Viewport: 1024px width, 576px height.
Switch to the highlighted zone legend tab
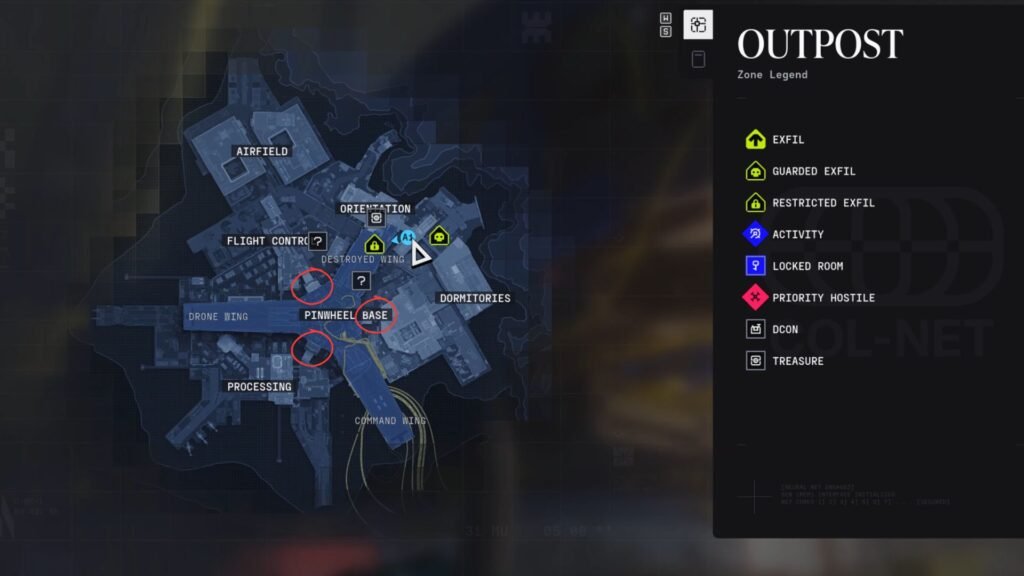point(698,25)
